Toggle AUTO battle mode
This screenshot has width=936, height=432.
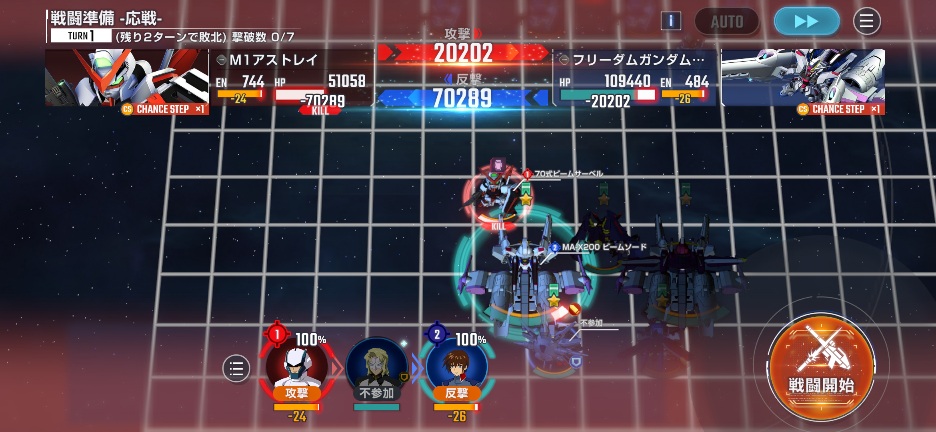(726, 21)
